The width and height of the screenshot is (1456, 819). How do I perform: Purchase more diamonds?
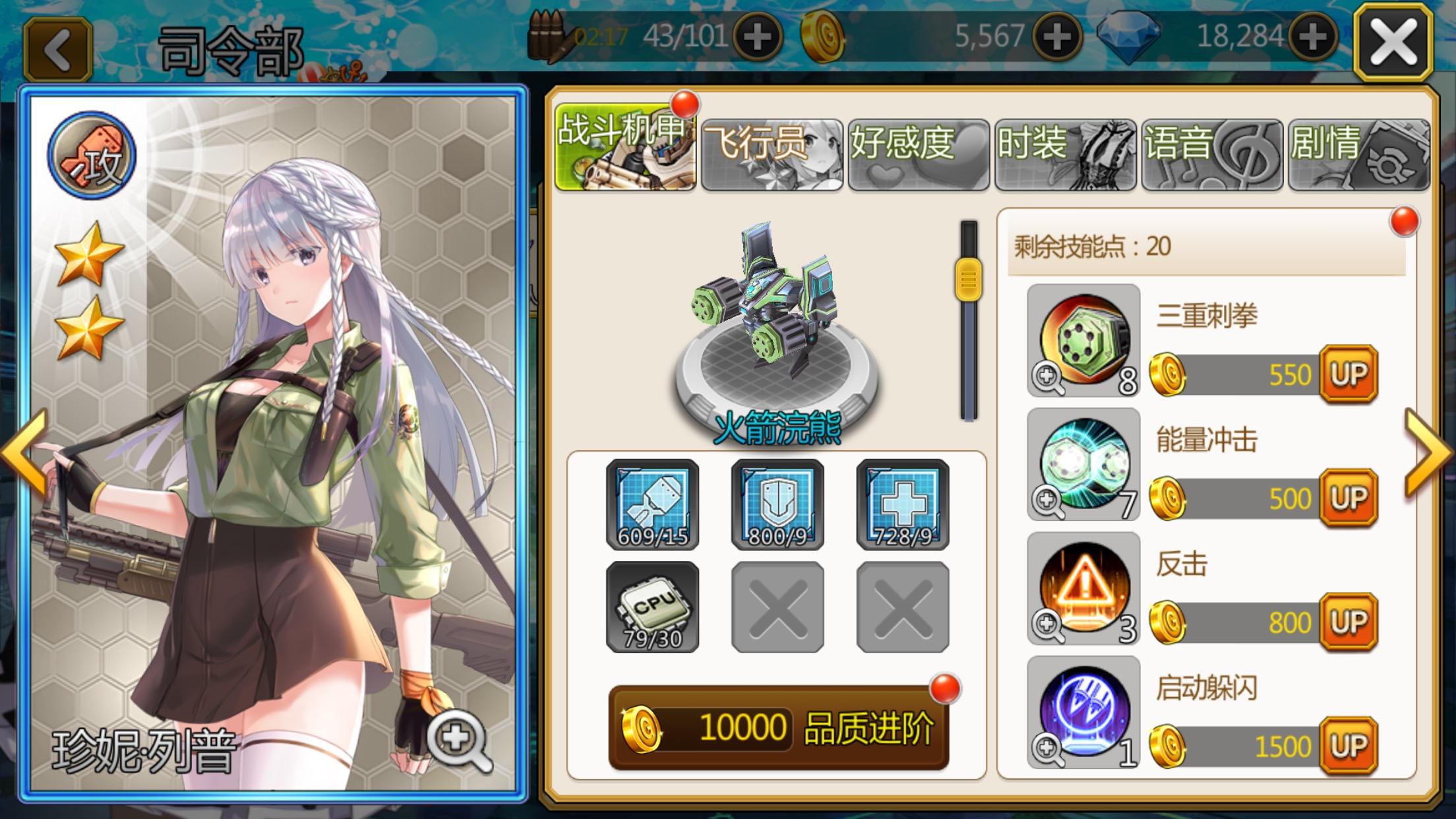tap(1312, 37)
